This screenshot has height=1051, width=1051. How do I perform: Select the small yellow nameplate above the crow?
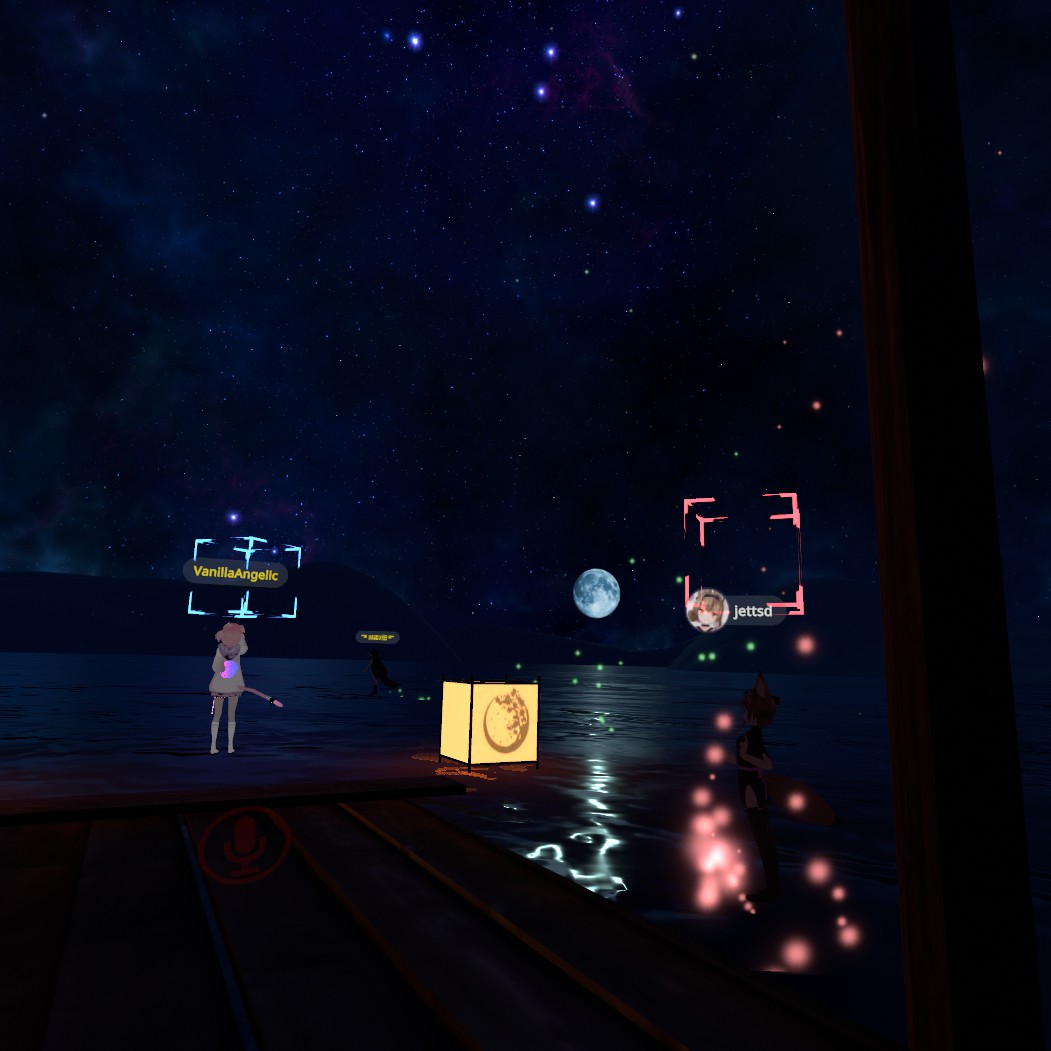(377, 636)
